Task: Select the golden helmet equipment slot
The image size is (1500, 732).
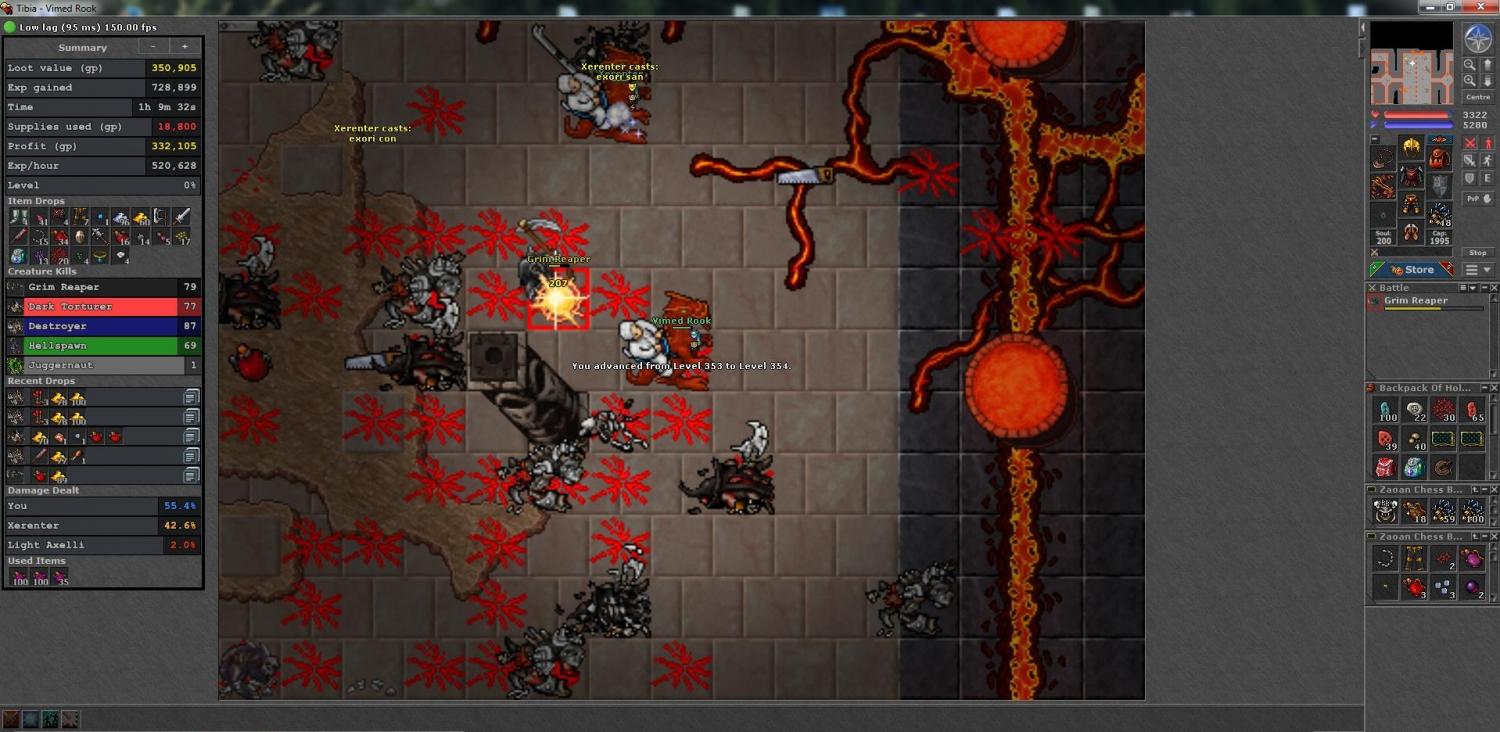Action: pos(1411,148)
